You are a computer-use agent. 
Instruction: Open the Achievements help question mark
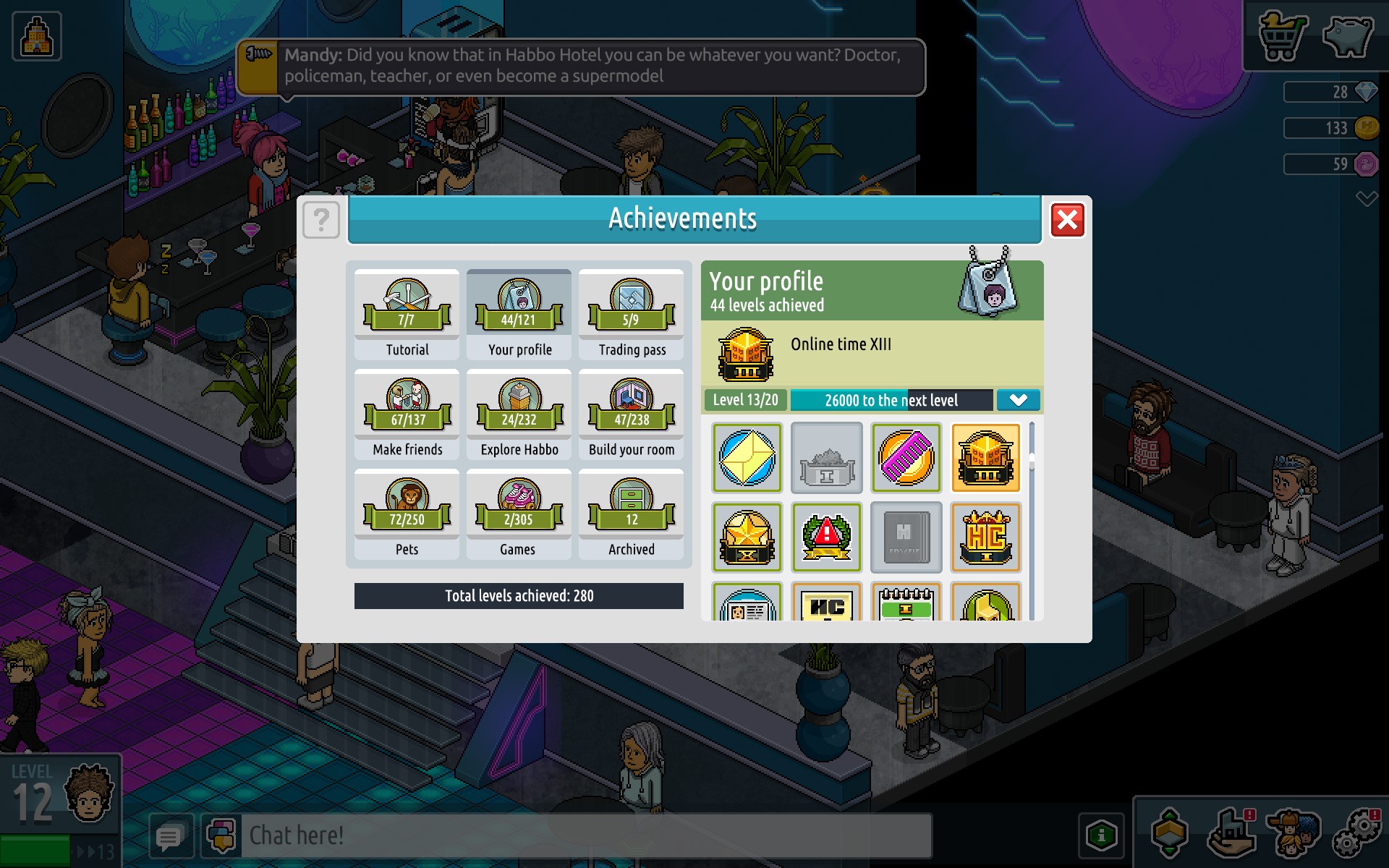(321, 219)
